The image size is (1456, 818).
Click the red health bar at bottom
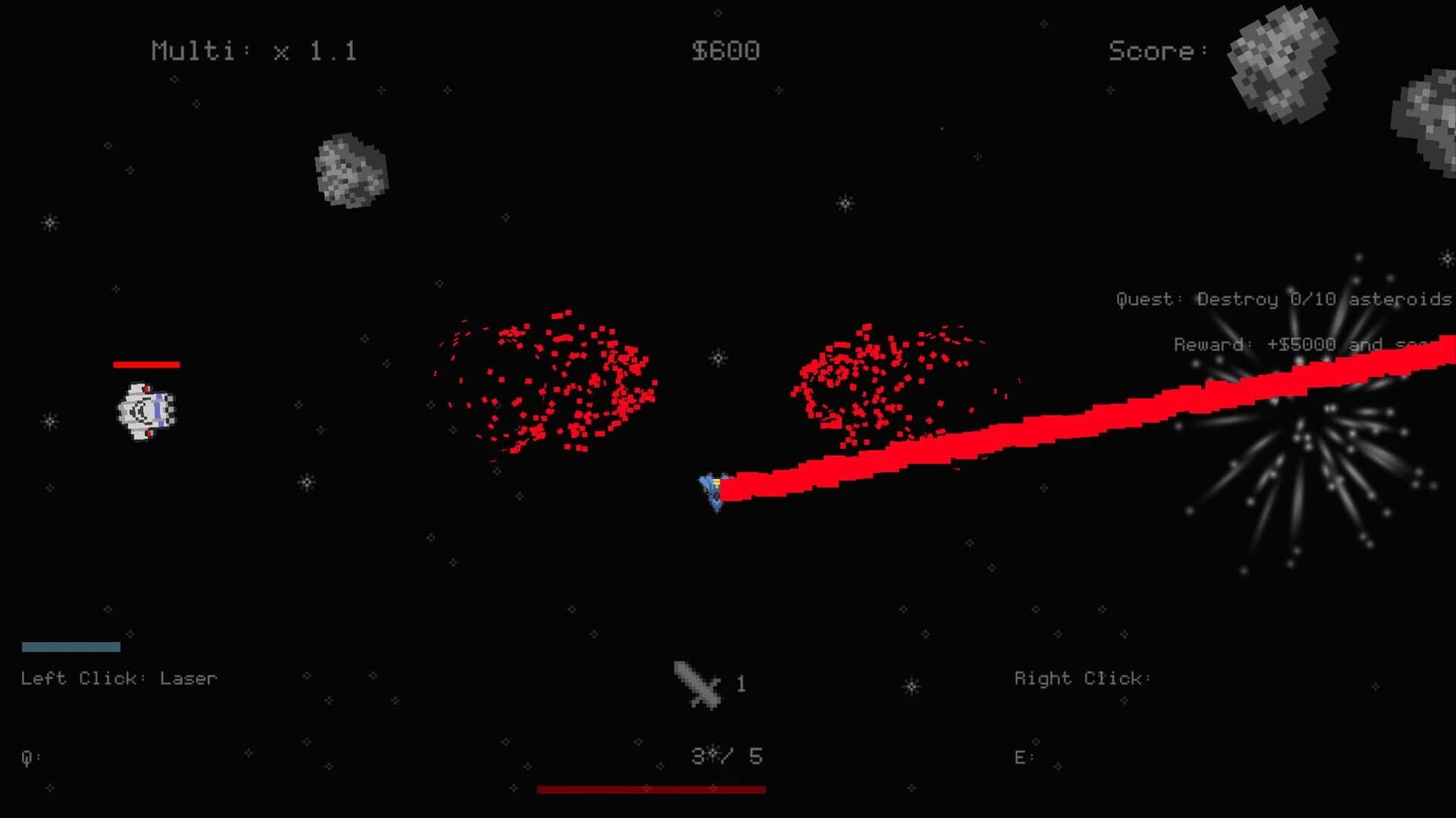[651, 790]
